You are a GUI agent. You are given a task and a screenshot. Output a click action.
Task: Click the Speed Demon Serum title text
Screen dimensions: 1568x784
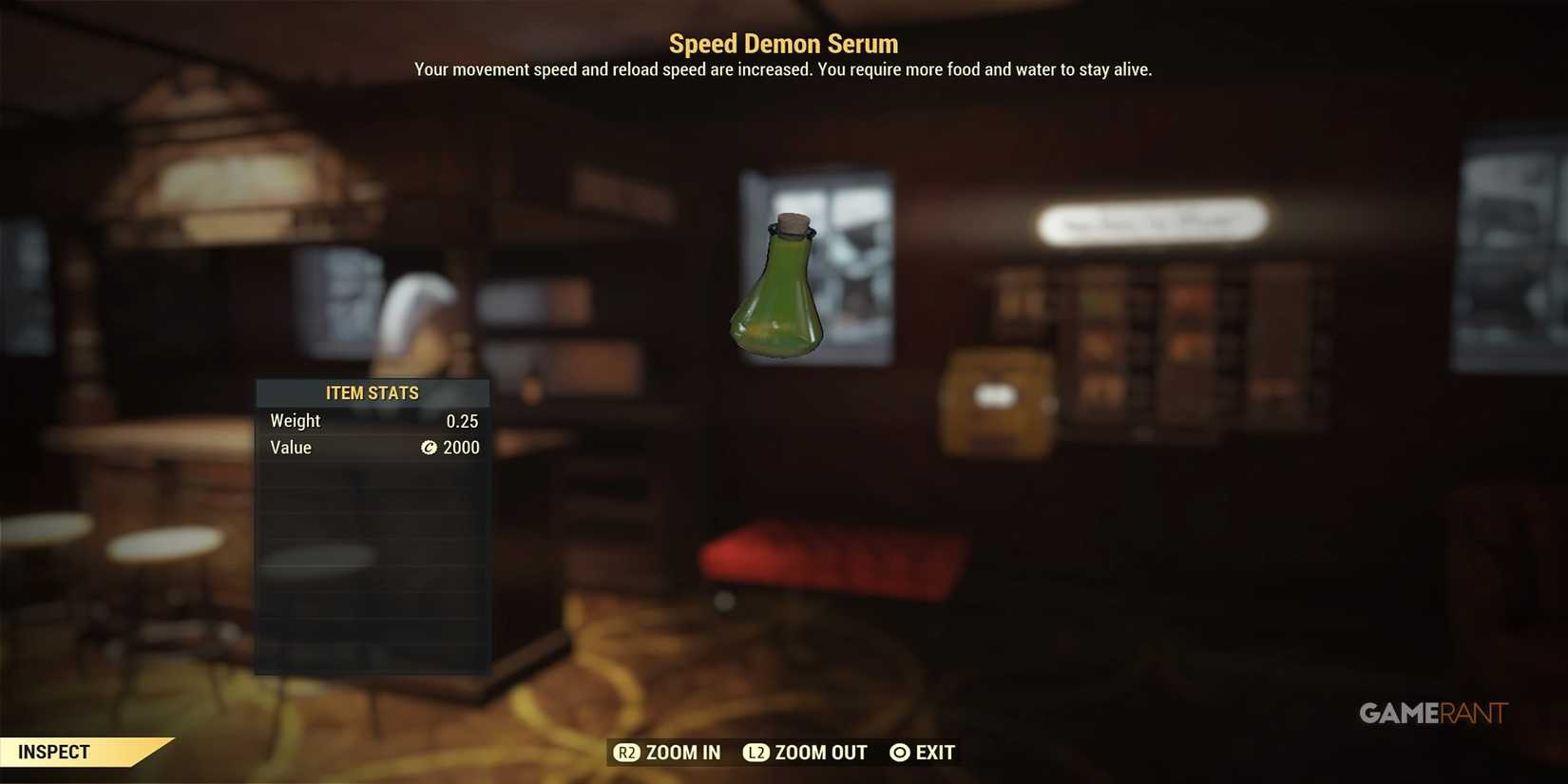pos(783,43)
